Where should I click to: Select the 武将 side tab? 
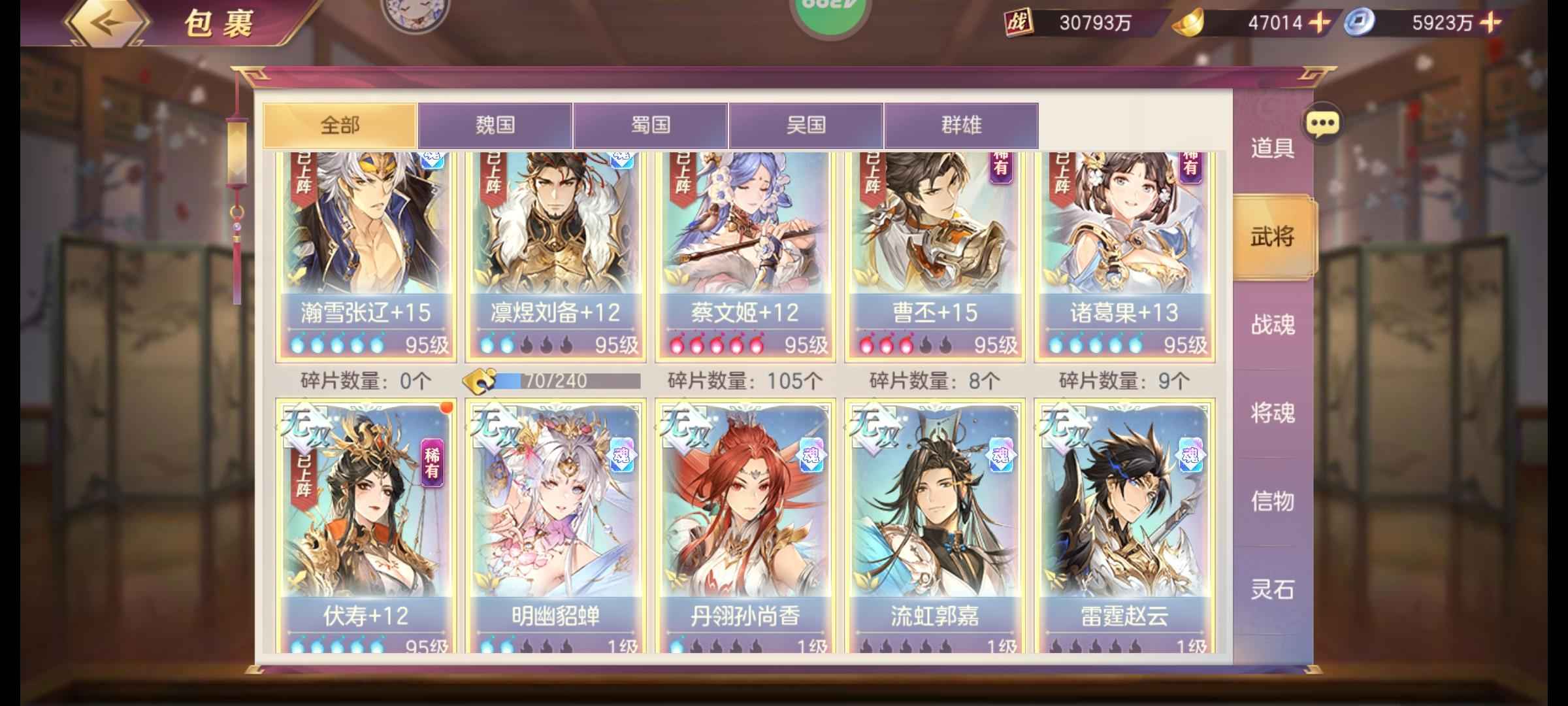click(1272, 237)
